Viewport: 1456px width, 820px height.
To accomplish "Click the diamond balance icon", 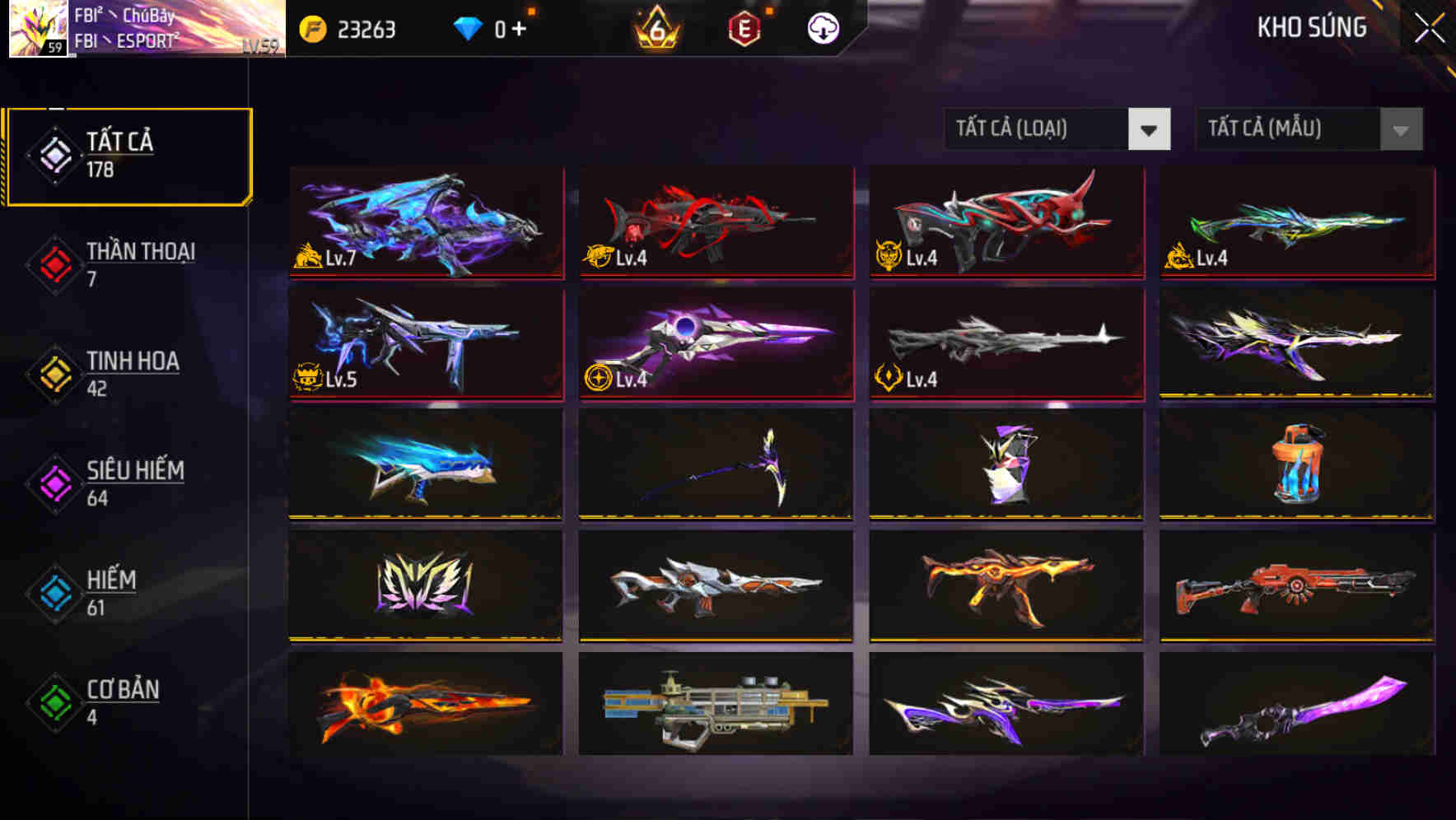I will [469, 27].
